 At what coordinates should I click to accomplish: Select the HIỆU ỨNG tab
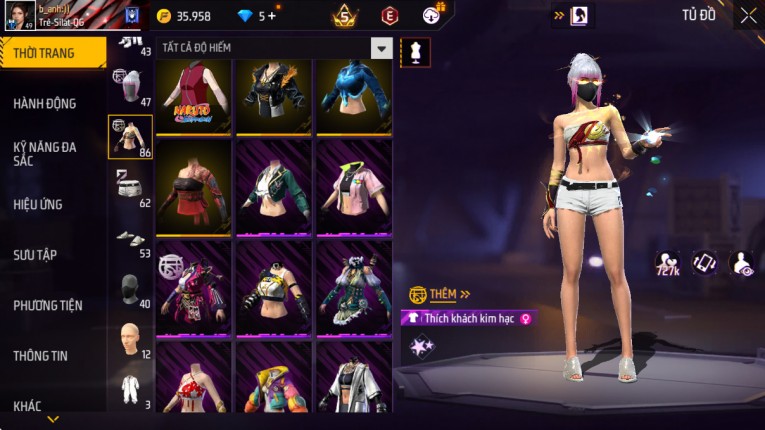(x=38, y=204)
